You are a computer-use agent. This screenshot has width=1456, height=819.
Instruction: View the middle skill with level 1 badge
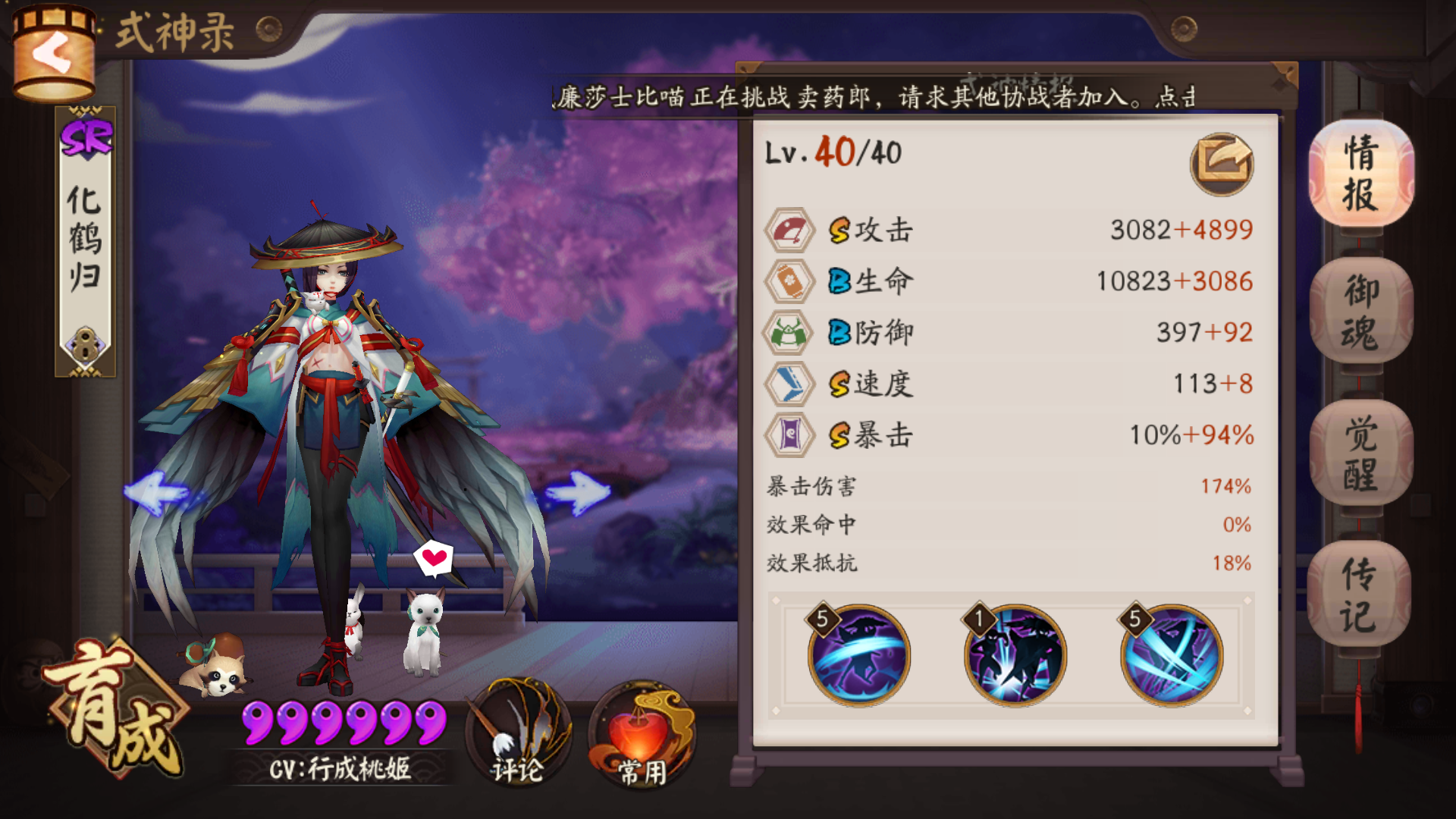point(1015,655)
